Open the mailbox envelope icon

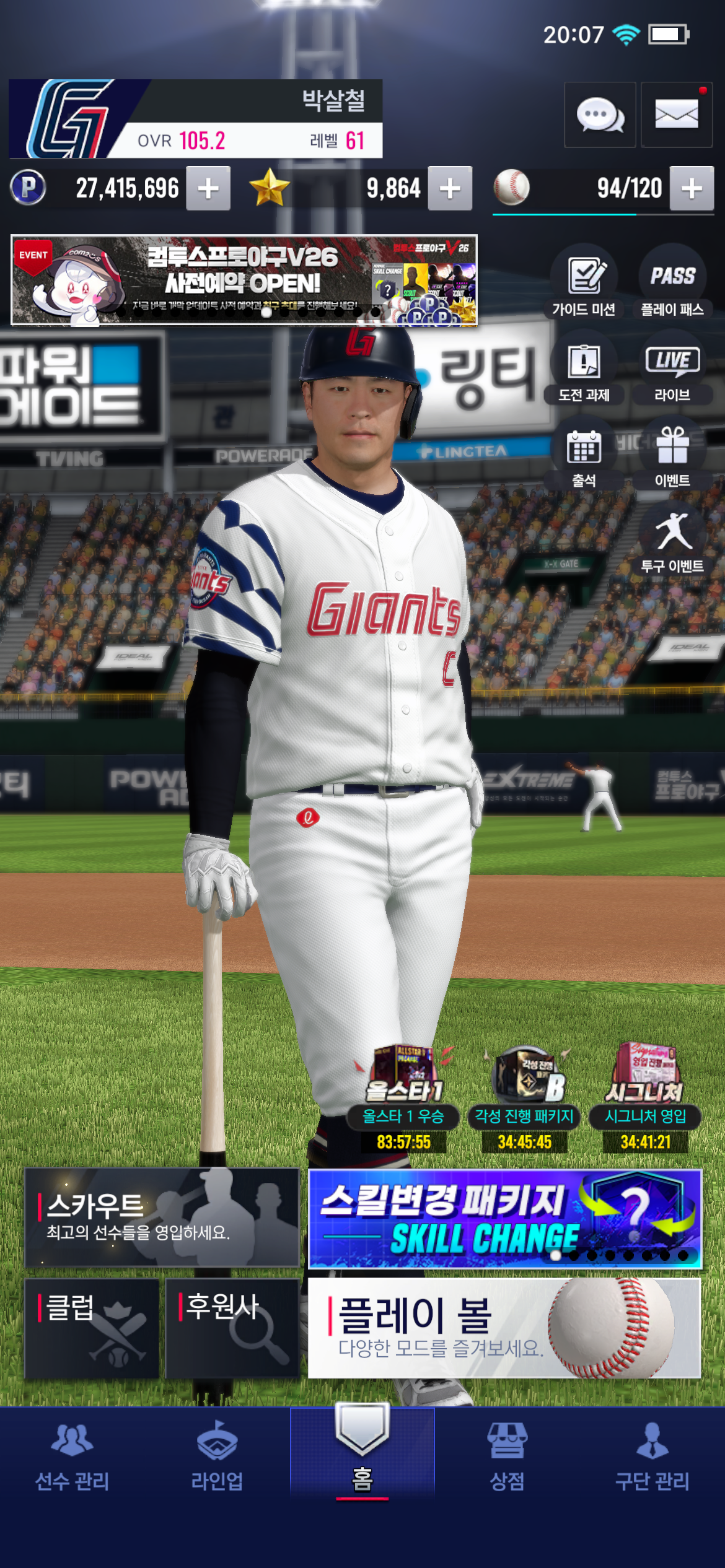(676, 115)
